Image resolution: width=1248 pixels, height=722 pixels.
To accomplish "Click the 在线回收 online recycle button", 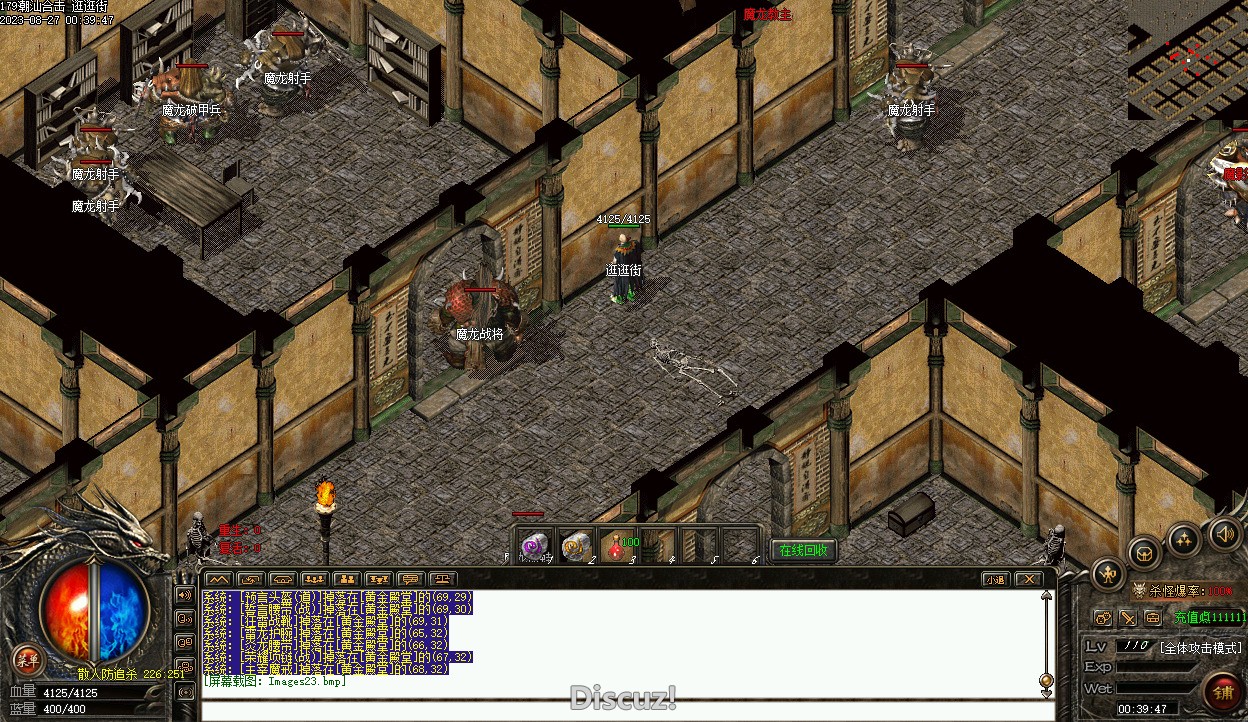I will point(803,551).
